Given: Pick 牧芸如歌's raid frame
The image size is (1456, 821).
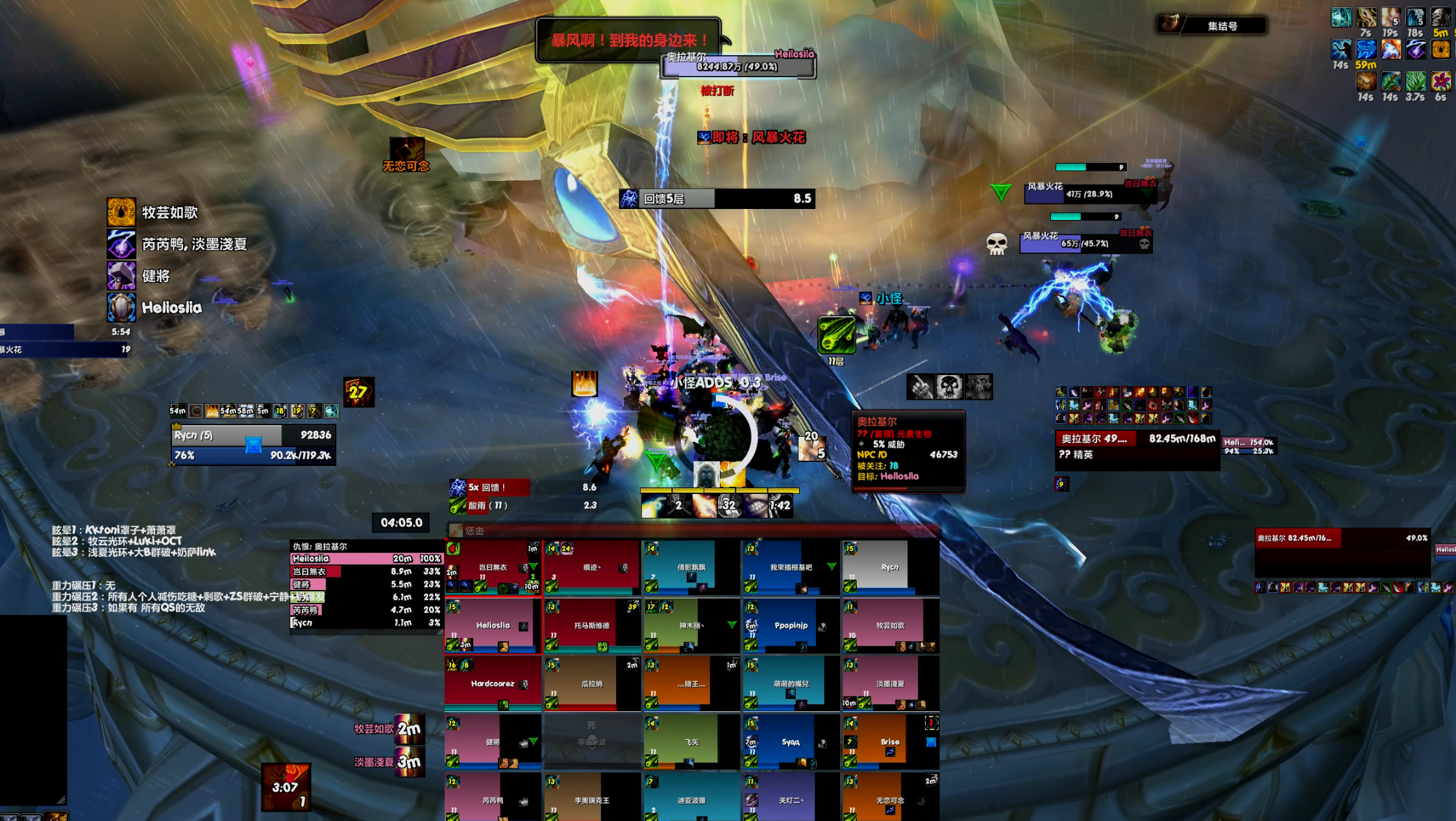Looking at the screenshot, I should pos(889,626).
